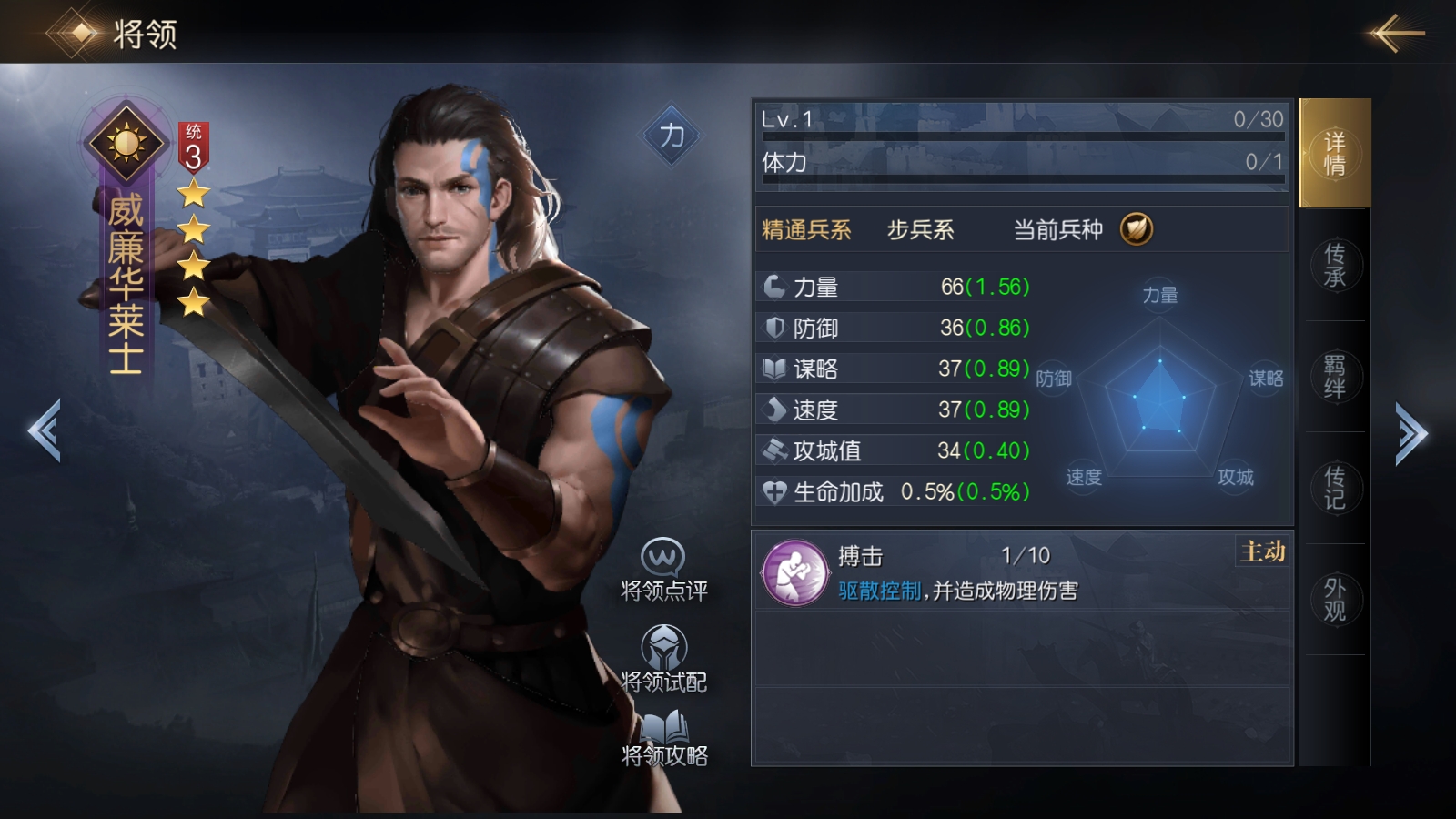Open the 外观 appearance tab

[1334, 600]
